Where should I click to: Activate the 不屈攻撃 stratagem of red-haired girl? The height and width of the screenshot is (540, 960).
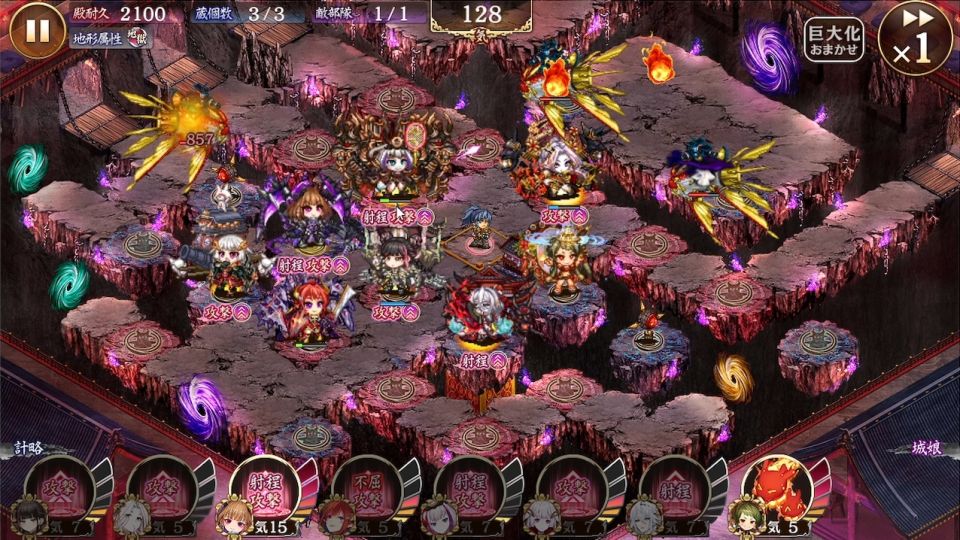366,492
